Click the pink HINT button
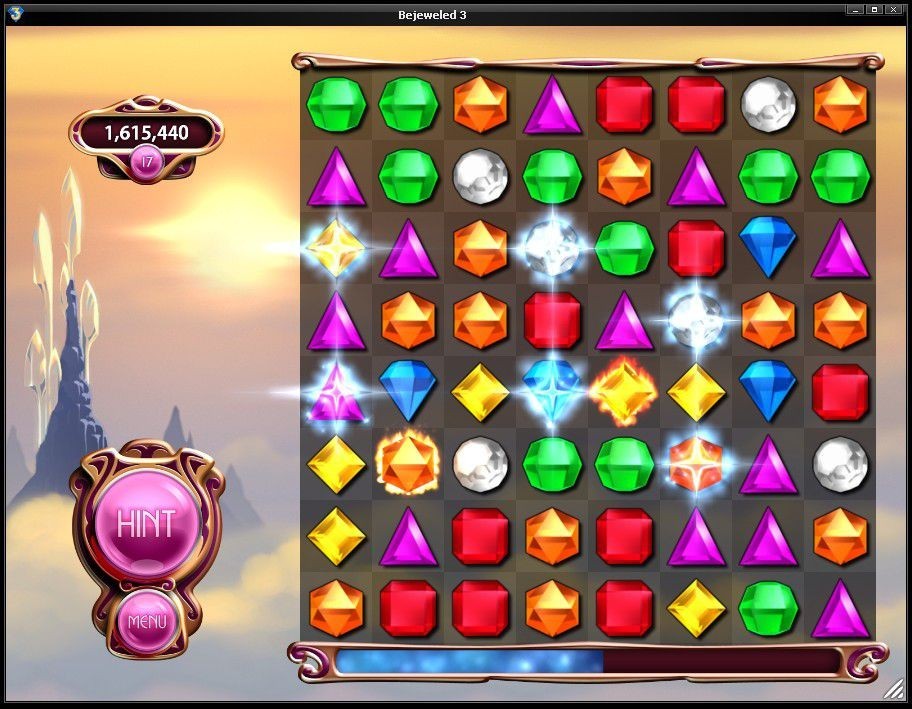The height and width of the screenshot is (709, 912). (x=146, y=522)
